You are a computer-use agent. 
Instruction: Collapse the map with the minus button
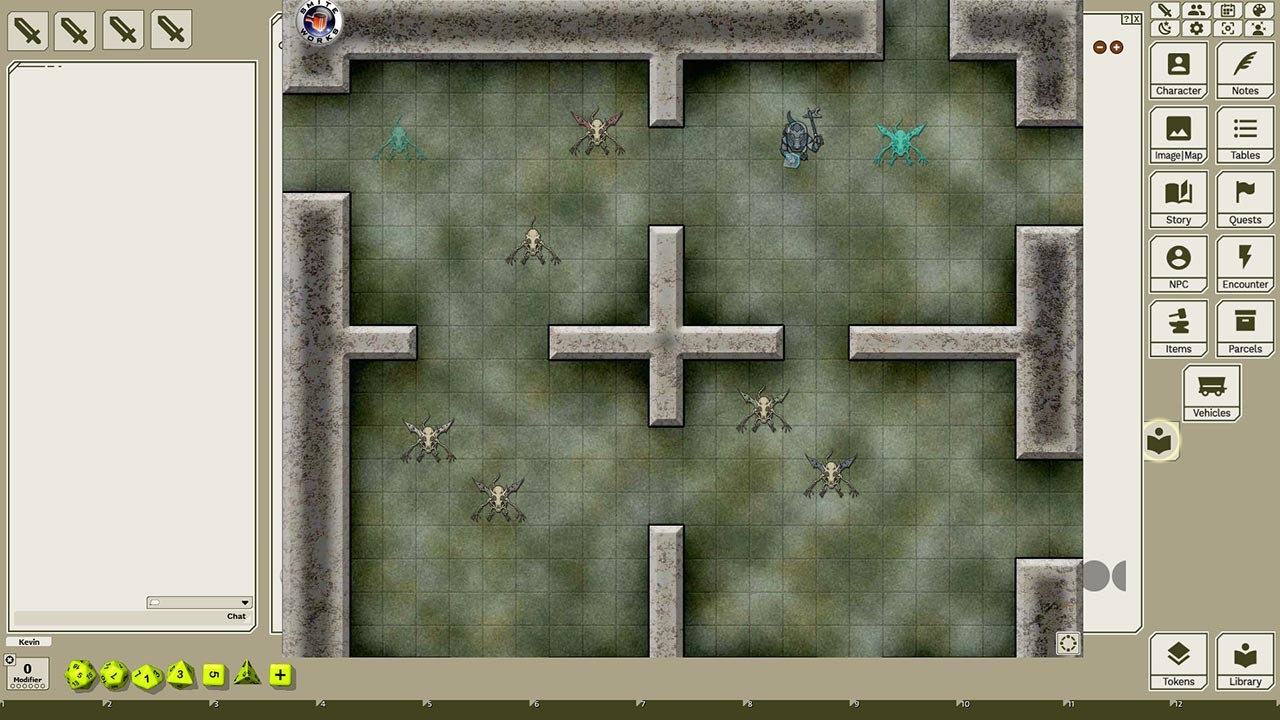point(1100,46)
